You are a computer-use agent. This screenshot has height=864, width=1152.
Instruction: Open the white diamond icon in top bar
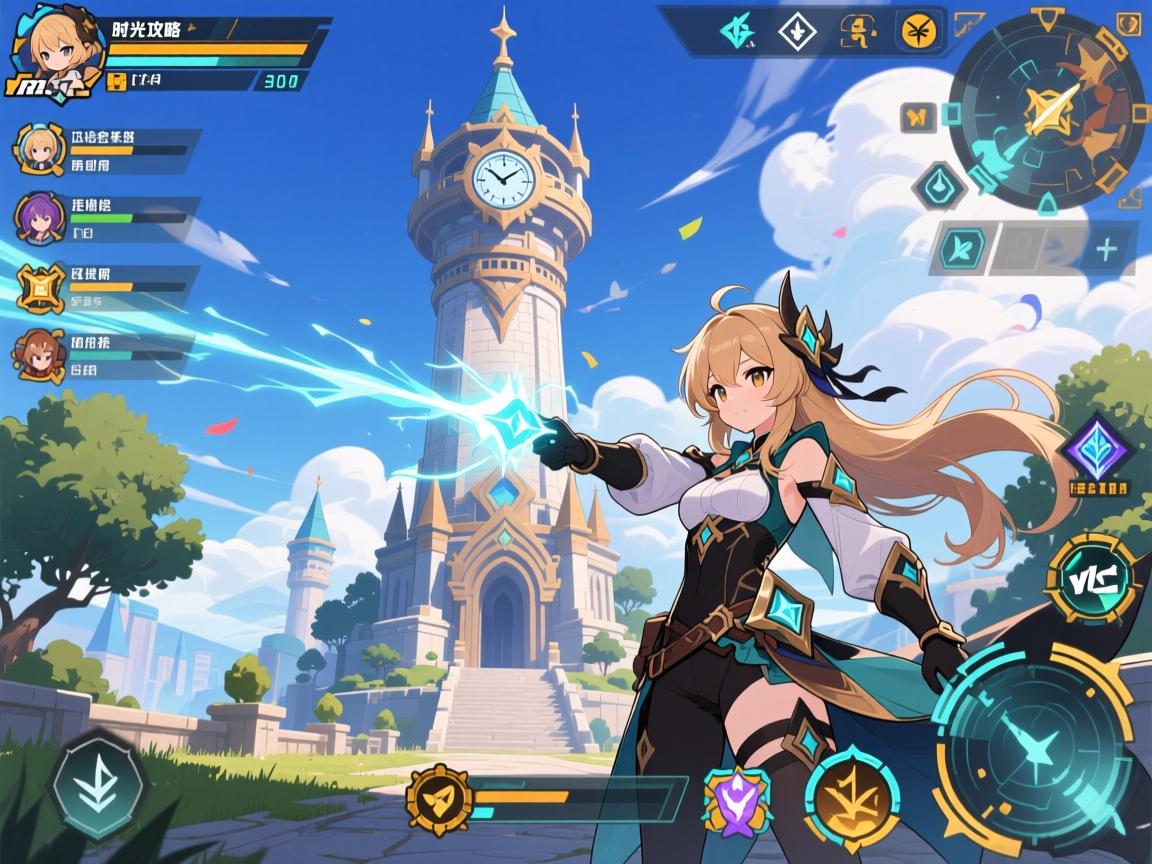coord(797,32)
